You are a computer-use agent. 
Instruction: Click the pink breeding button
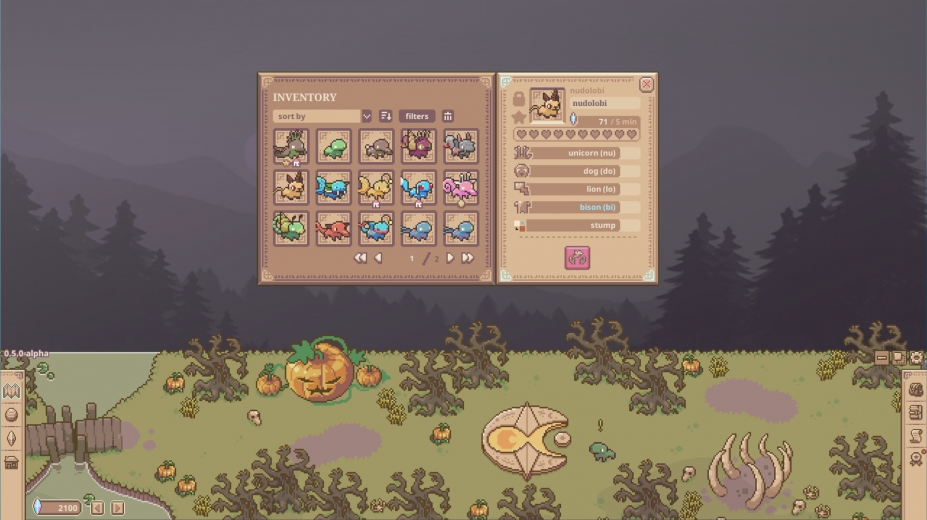click(x=577, y=258)
